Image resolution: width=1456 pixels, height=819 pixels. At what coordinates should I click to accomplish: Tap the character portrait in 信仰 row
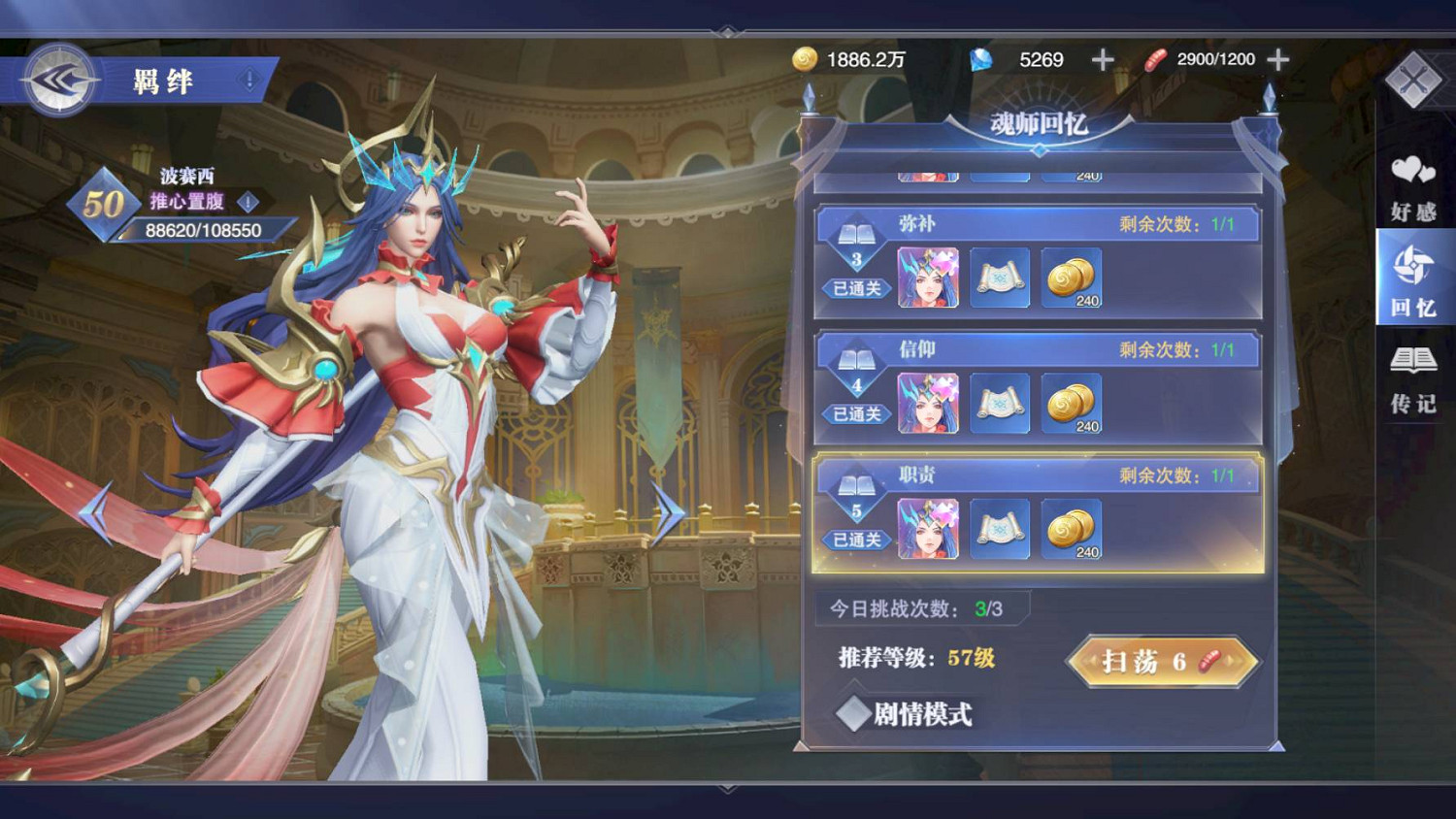click(x=930, y=401)
